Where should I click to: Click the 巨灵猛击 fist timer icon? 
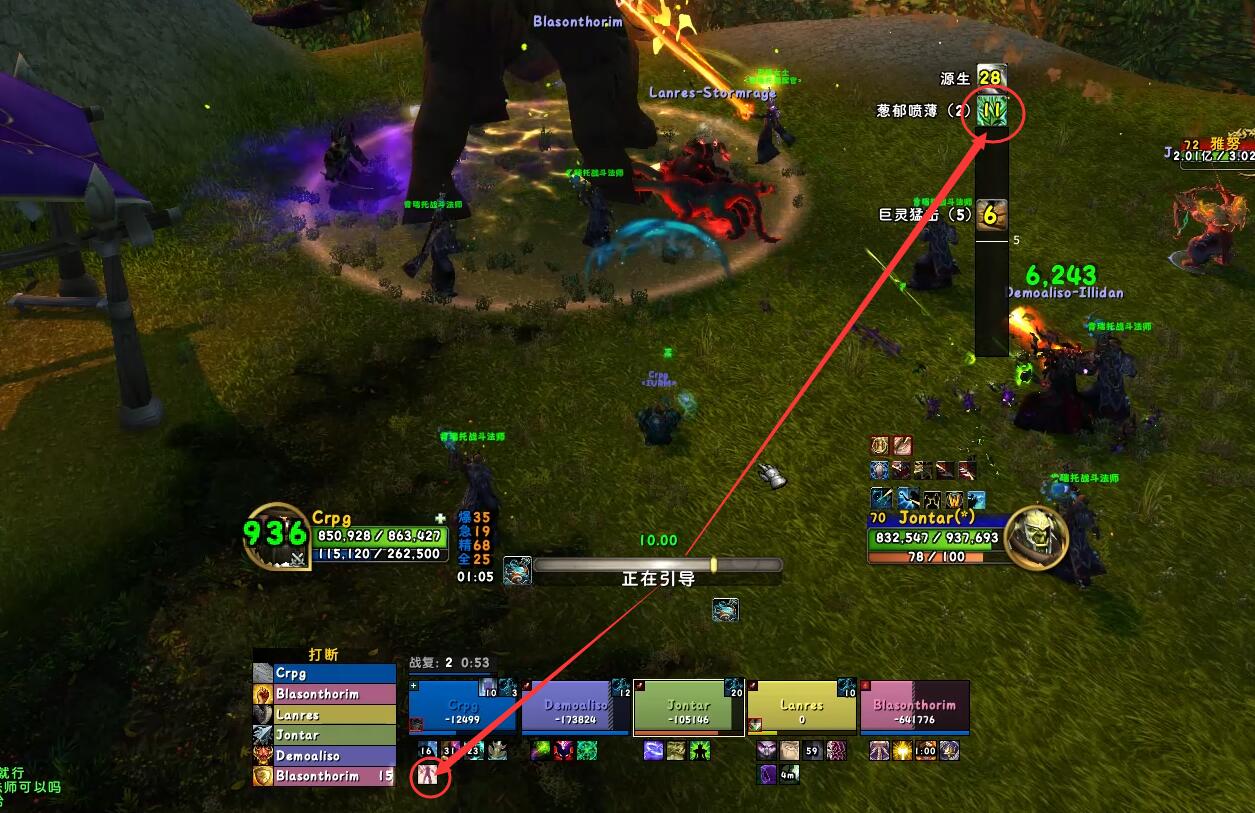pos(991,214)
